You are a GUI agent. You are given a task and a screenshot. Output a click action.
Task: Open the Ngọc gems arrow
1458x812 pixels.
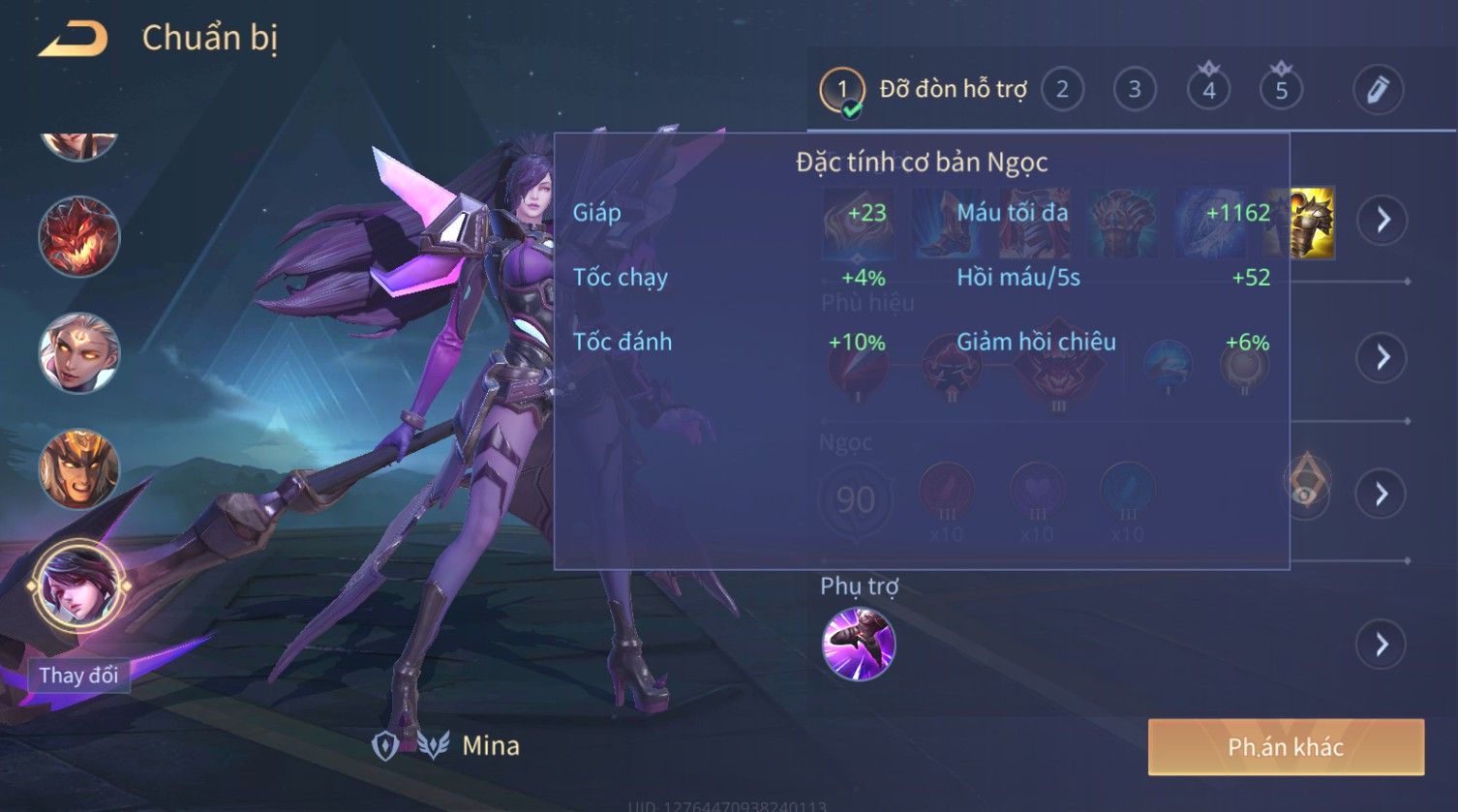click(1382, 495)
